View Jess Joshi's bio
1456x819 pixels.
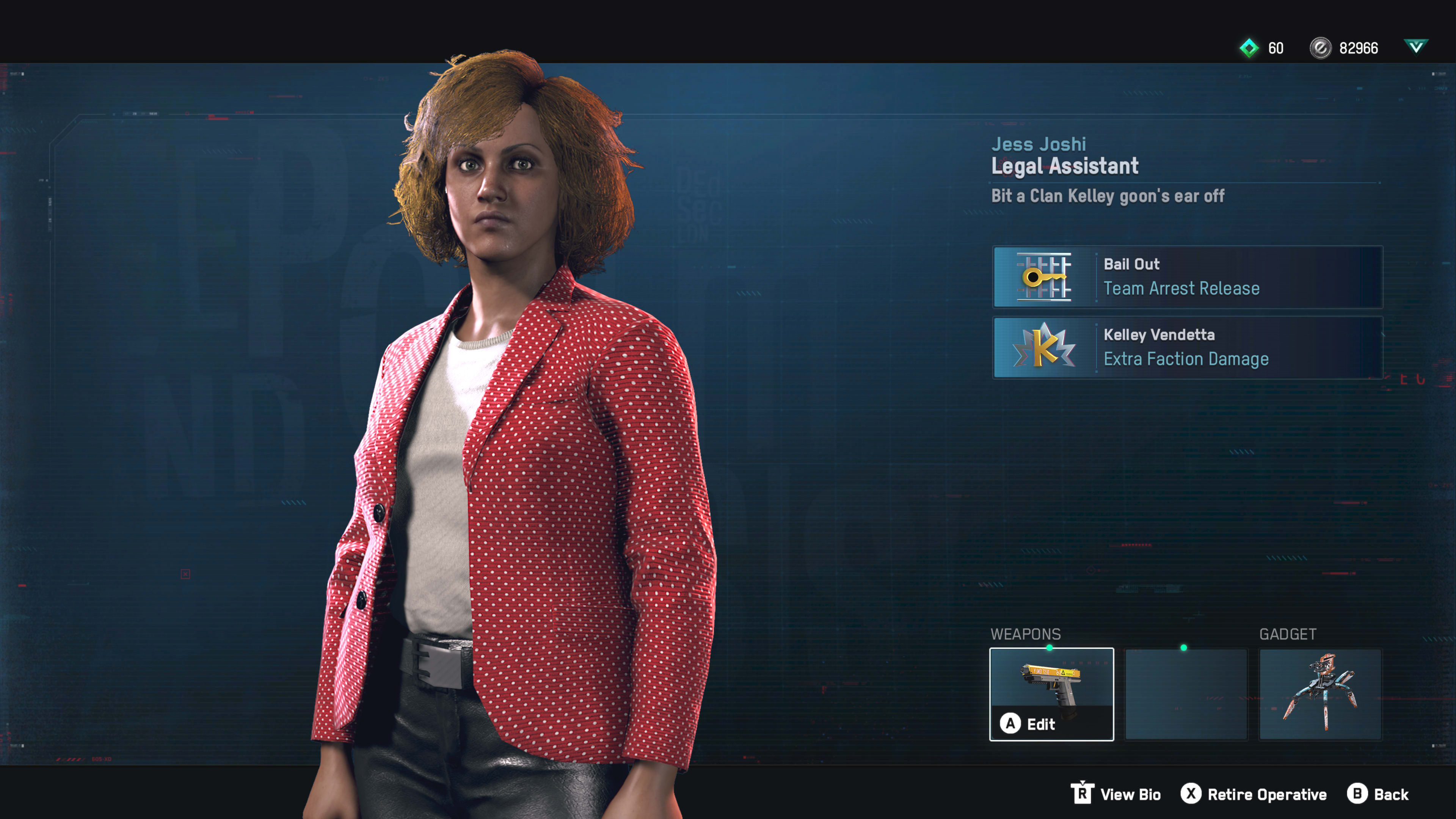[x=1116, y=794]
